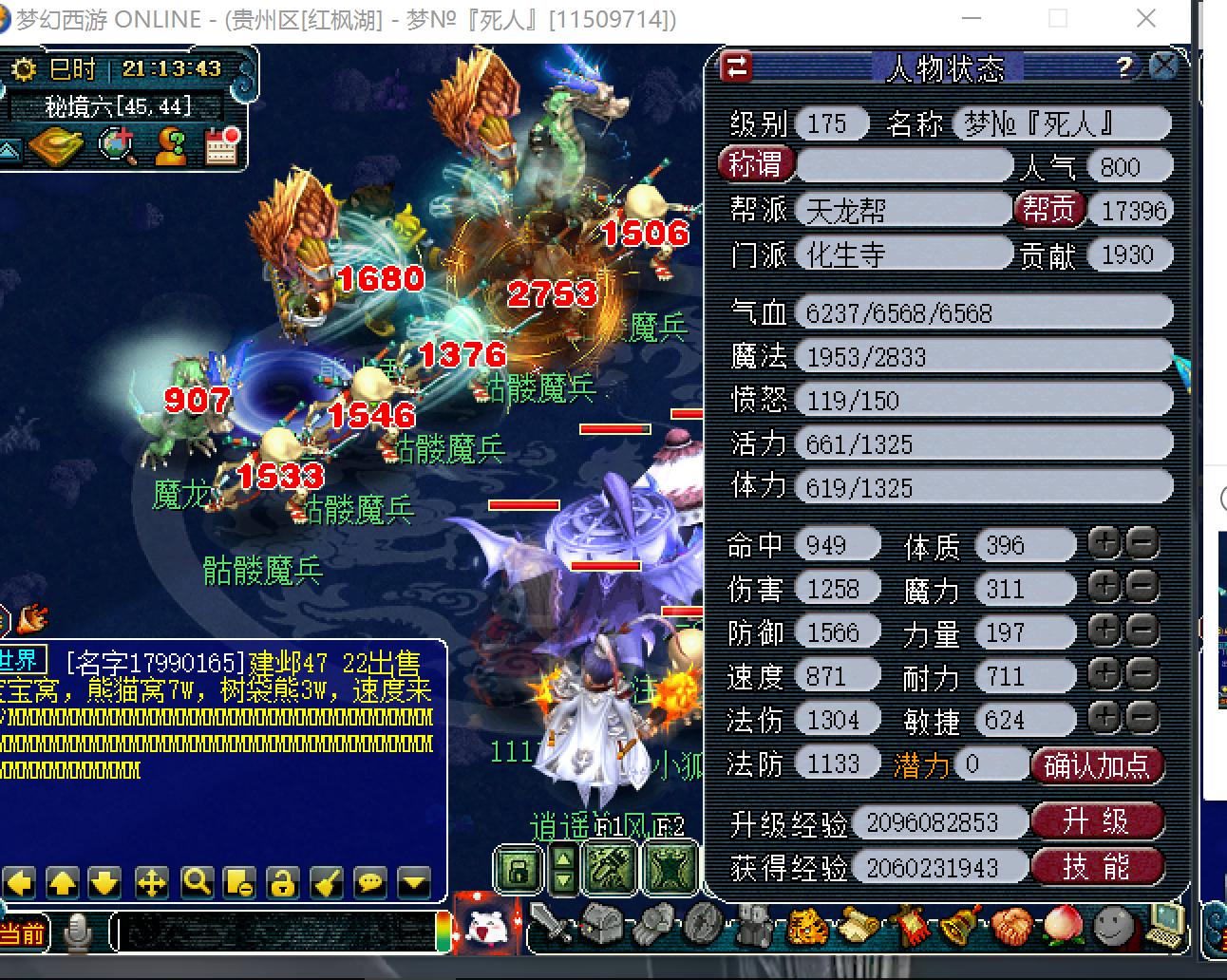Open the help question mark in status panel
The height and width of the screenshot is (980, 1227).
(1125, 66)
